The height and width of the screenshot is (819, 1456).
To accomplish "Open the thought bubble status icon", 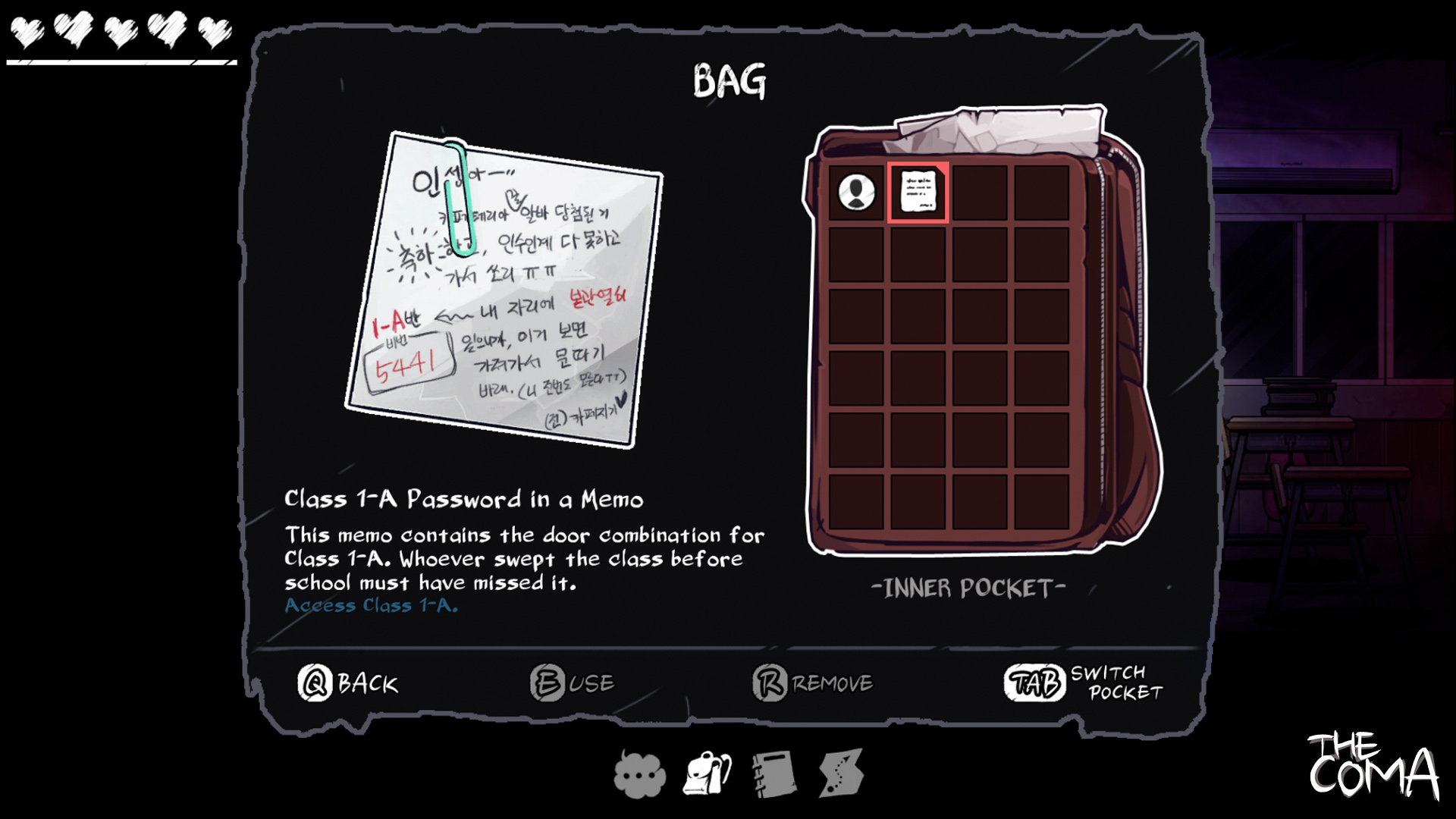I will 639,773.
